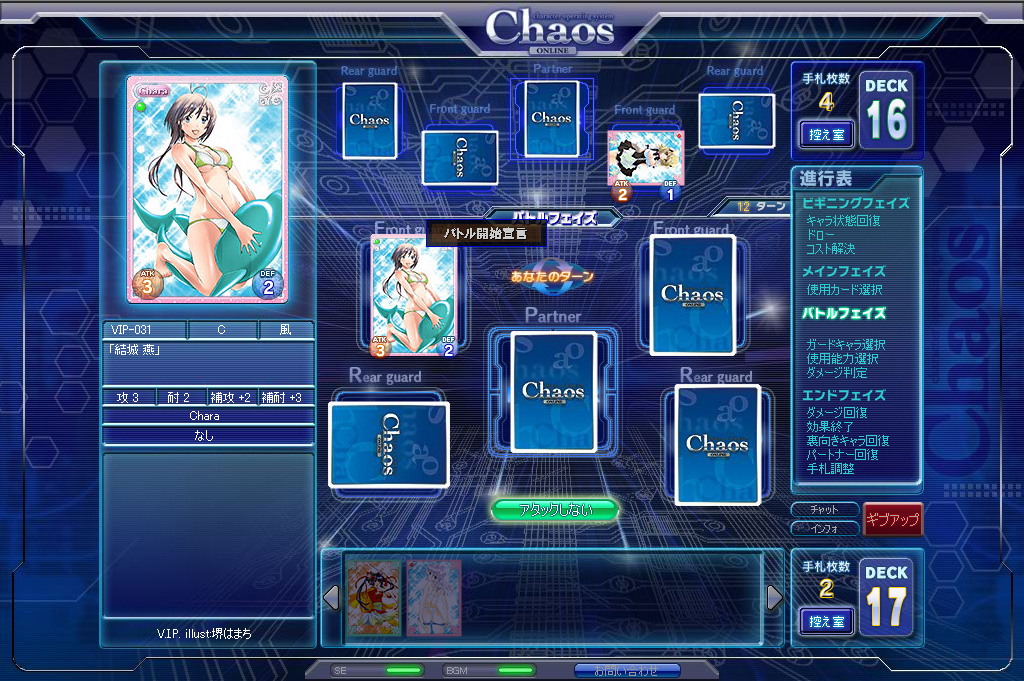Select the opponent's face-down Partner card
The image size is (1024, 681).
[551, 119]
